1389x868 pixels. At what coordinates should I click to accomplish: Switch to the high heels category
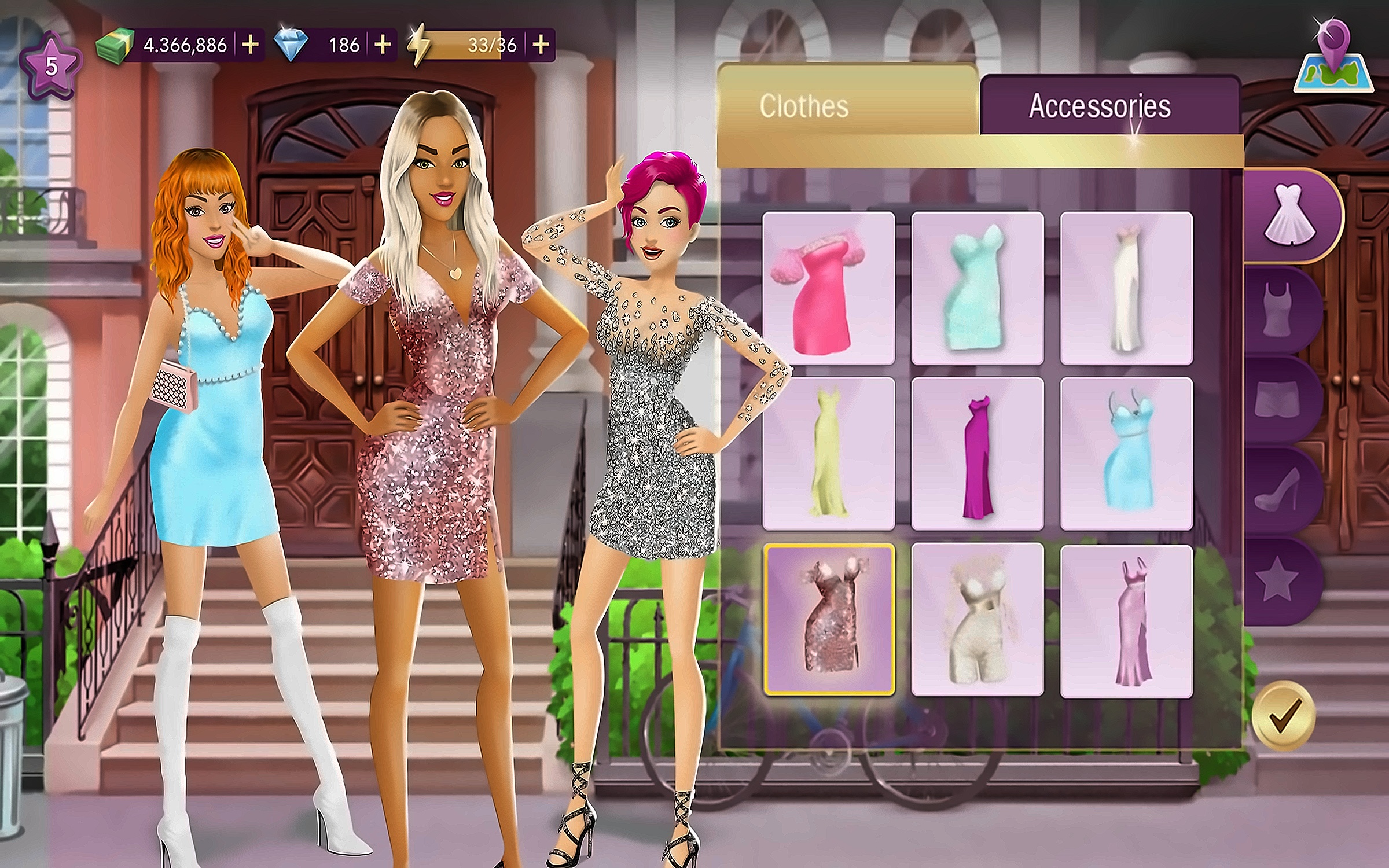(x=1278, y=489)
